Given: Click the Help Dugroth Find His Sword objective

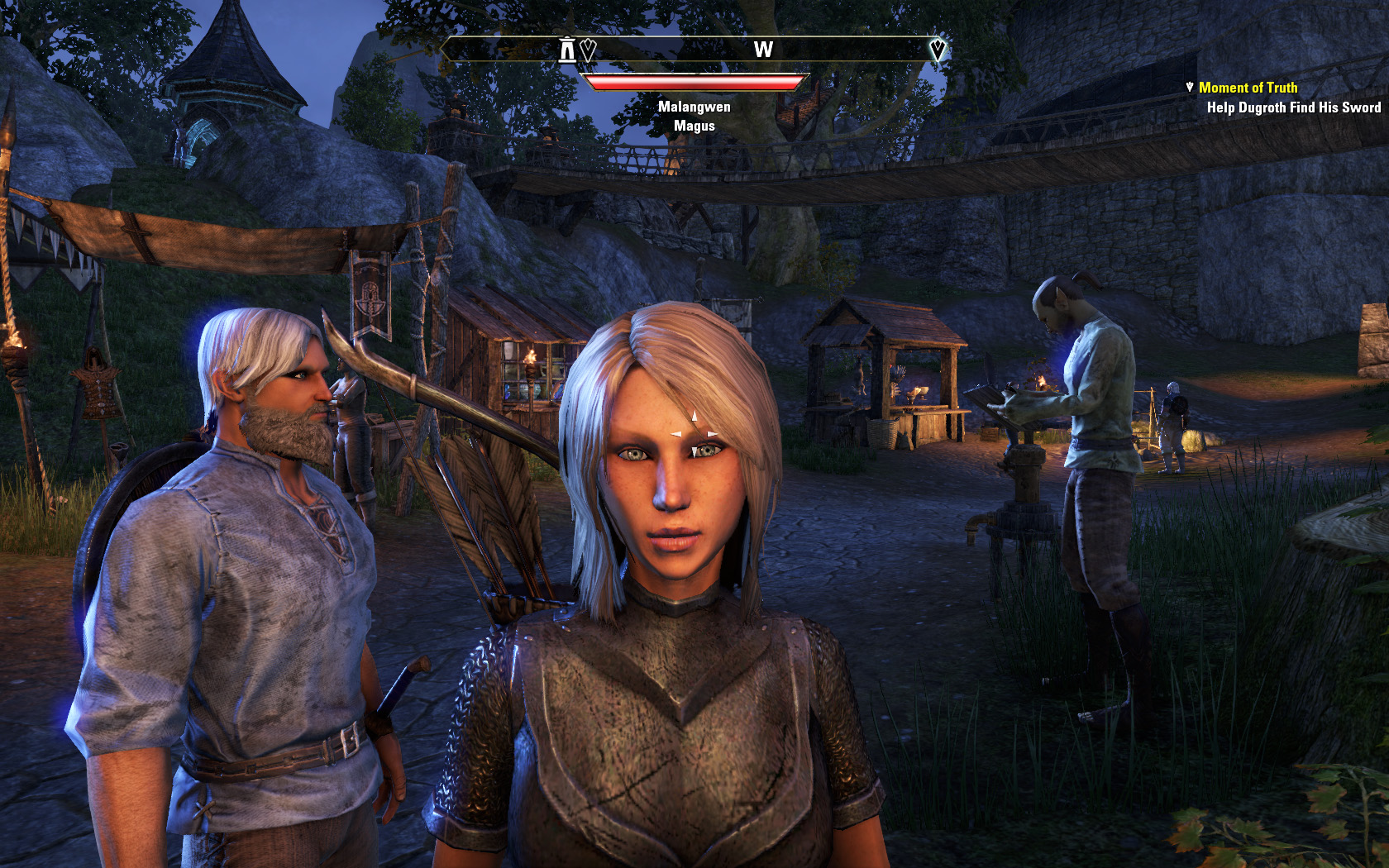Looking at the screenshot, I should tap(1293, 107).
